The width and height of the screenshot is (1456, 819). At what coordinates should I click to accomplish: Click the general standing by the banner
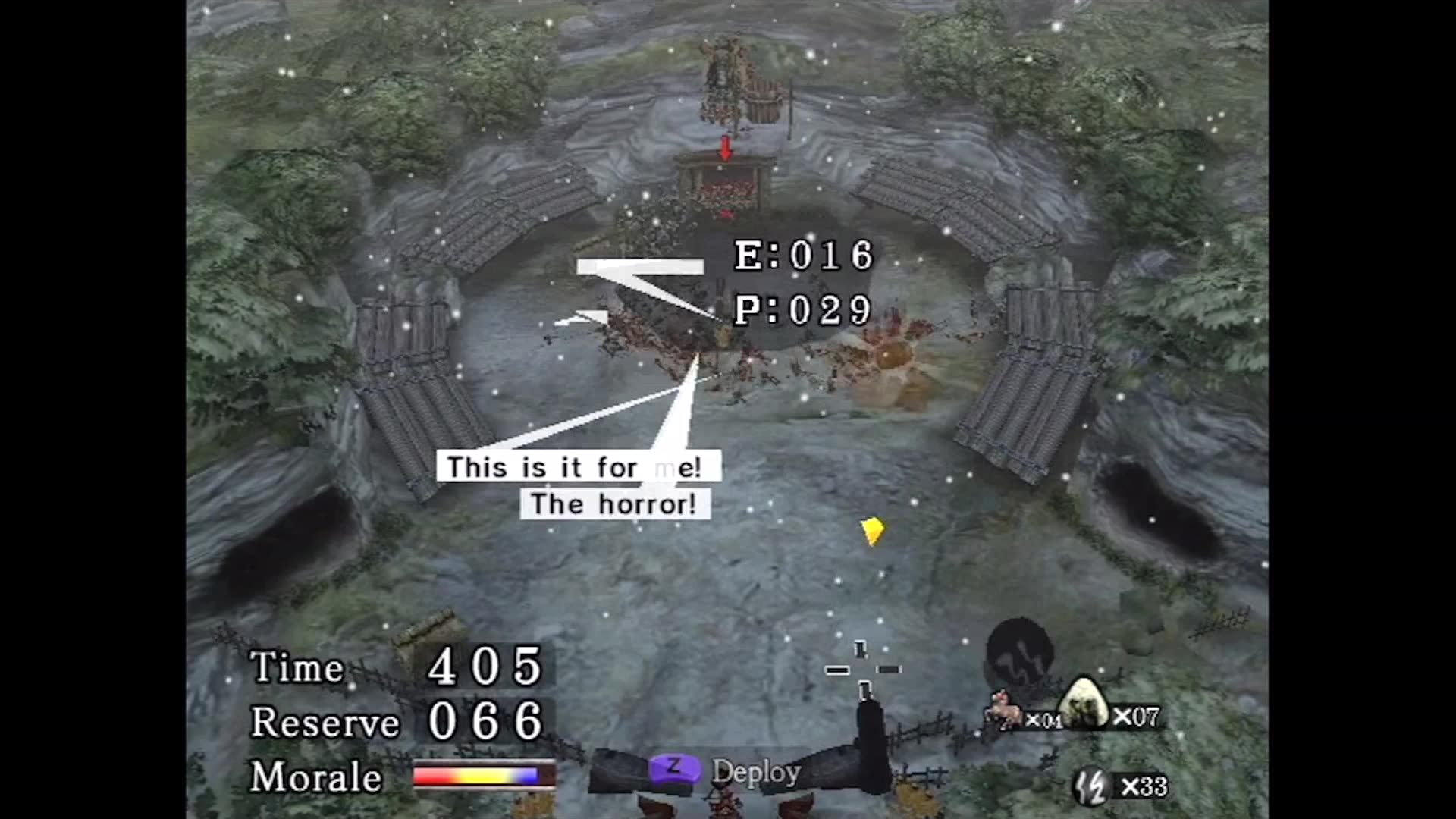click(720, 72)
